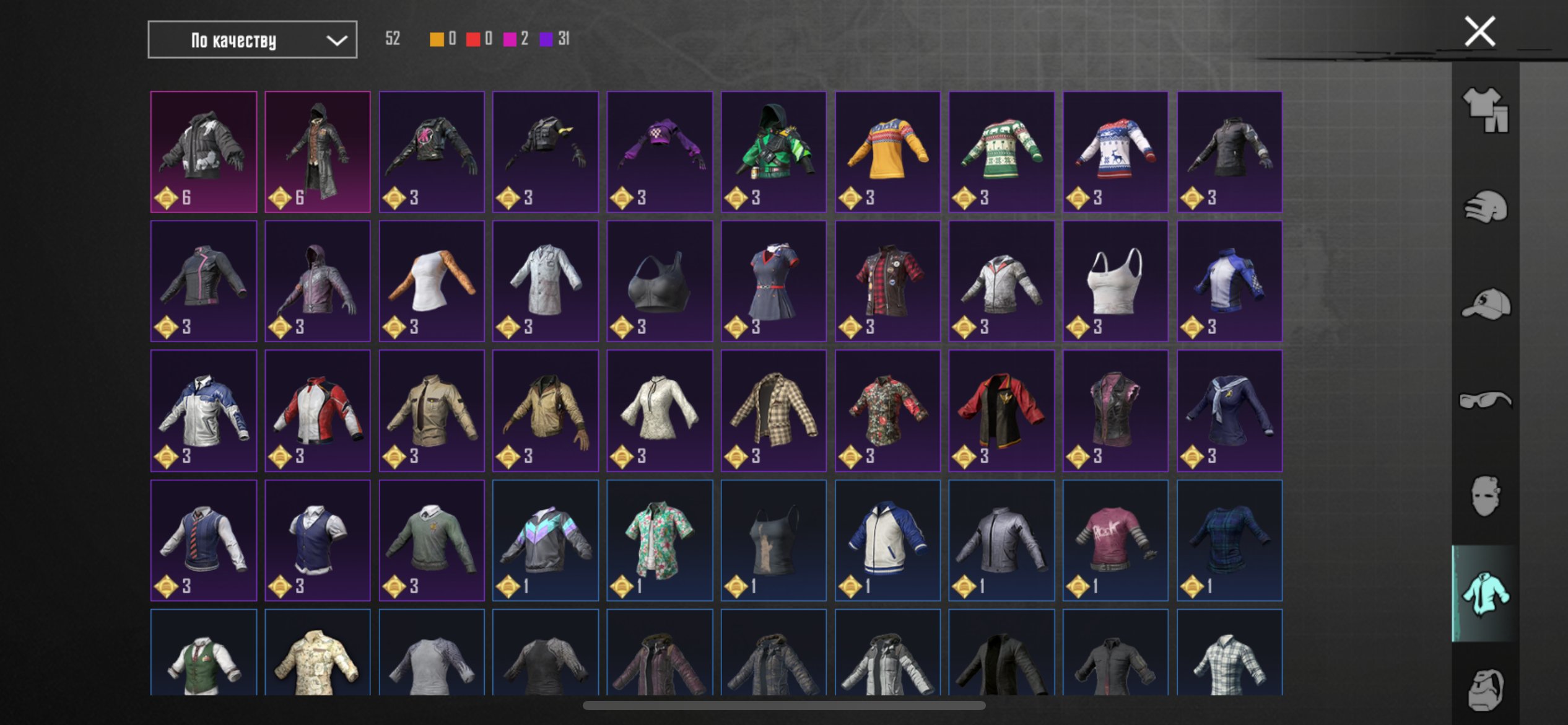1568x725 pixels.
Task: Choose the green Christmas sweater
Action: coord(1001,152)
